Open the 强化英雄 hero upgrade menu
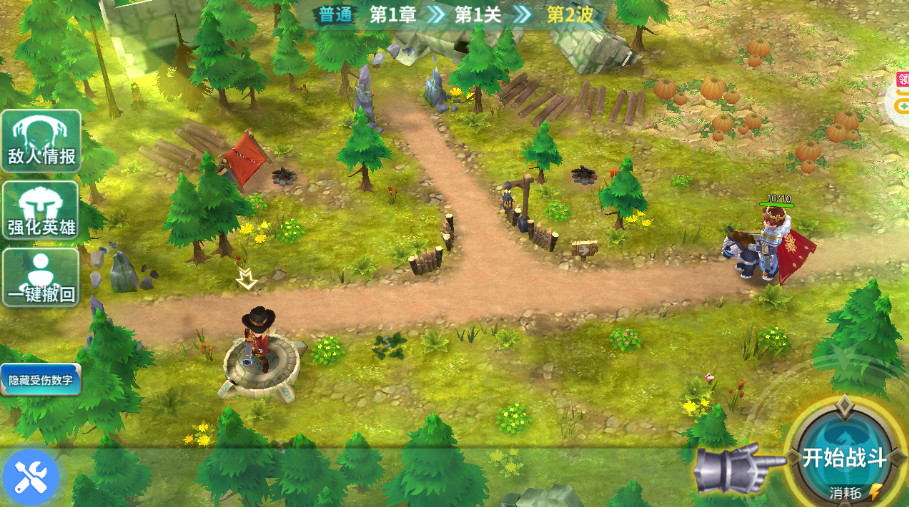The image size is (909, 507). click(x=41, y=210)
